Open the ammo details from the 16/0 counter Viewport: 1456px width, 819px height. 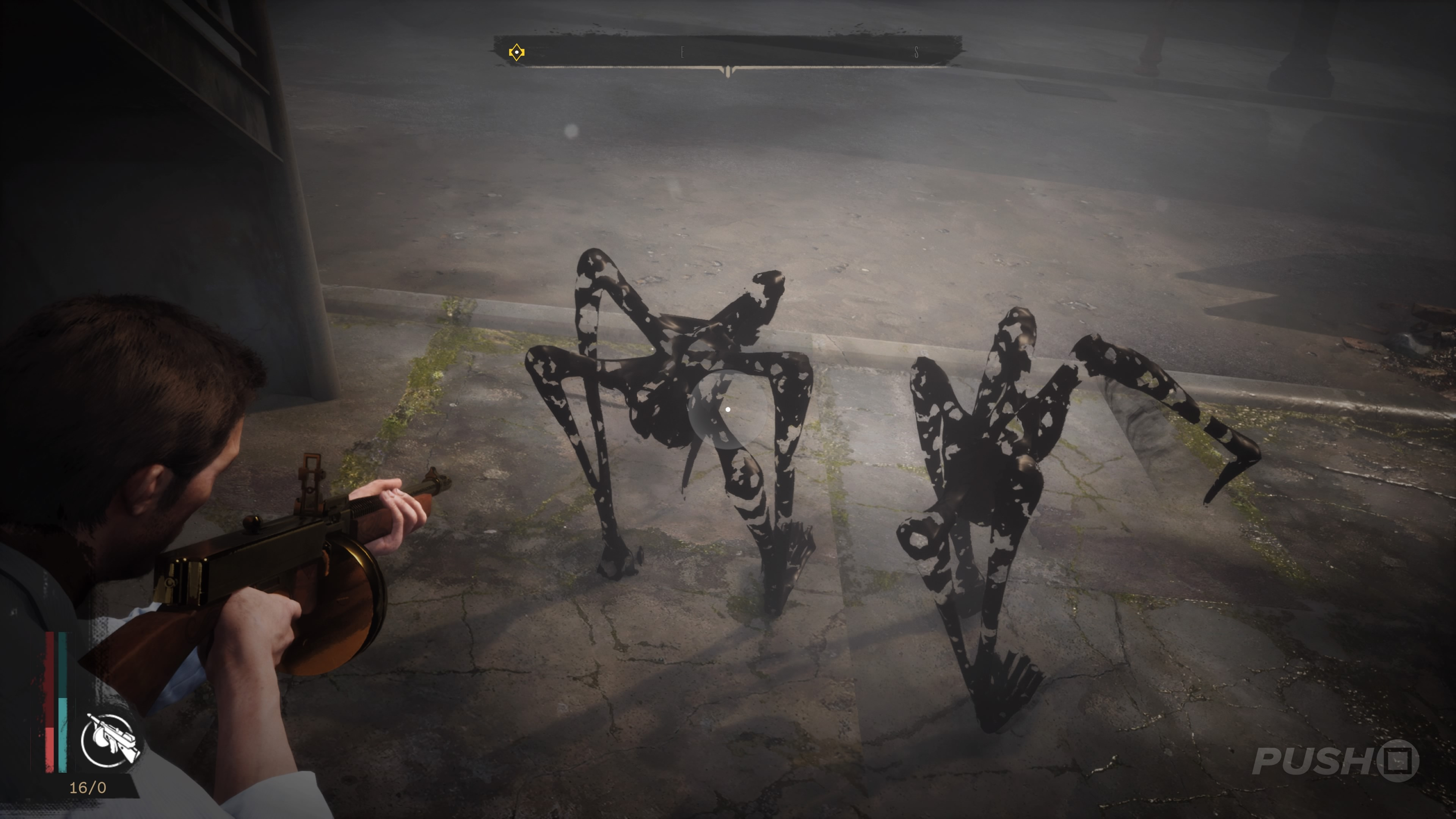(x=88, y=788)
